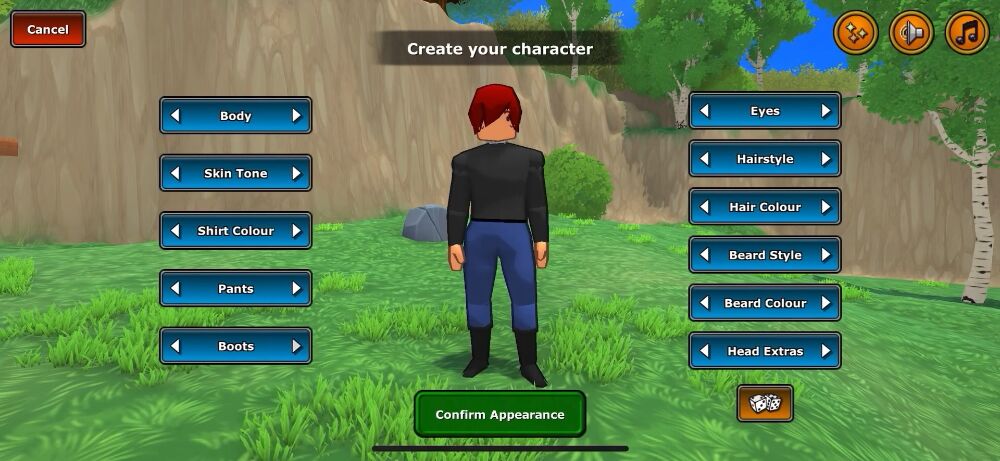Choose previous Body option with left arrow

(x=176, y=116)
